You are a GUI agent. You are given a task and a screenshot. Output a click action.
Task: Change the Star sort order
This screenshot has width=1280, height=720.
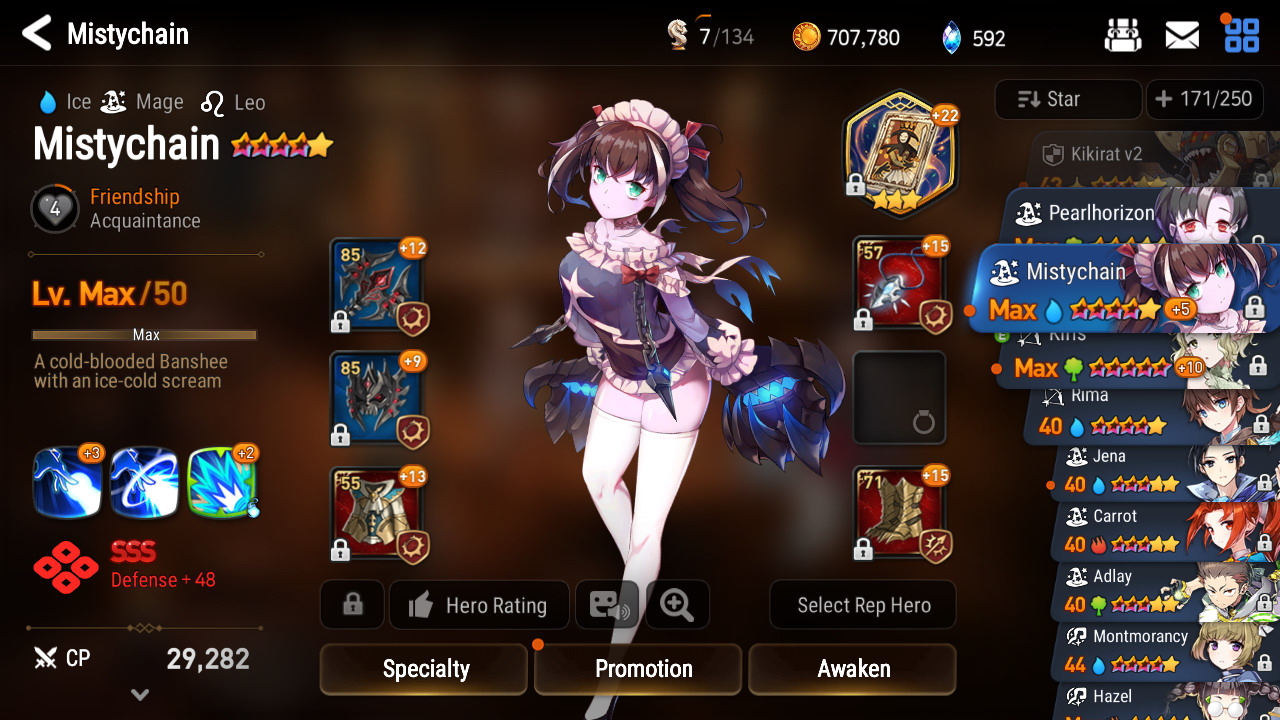[1067, 99]
